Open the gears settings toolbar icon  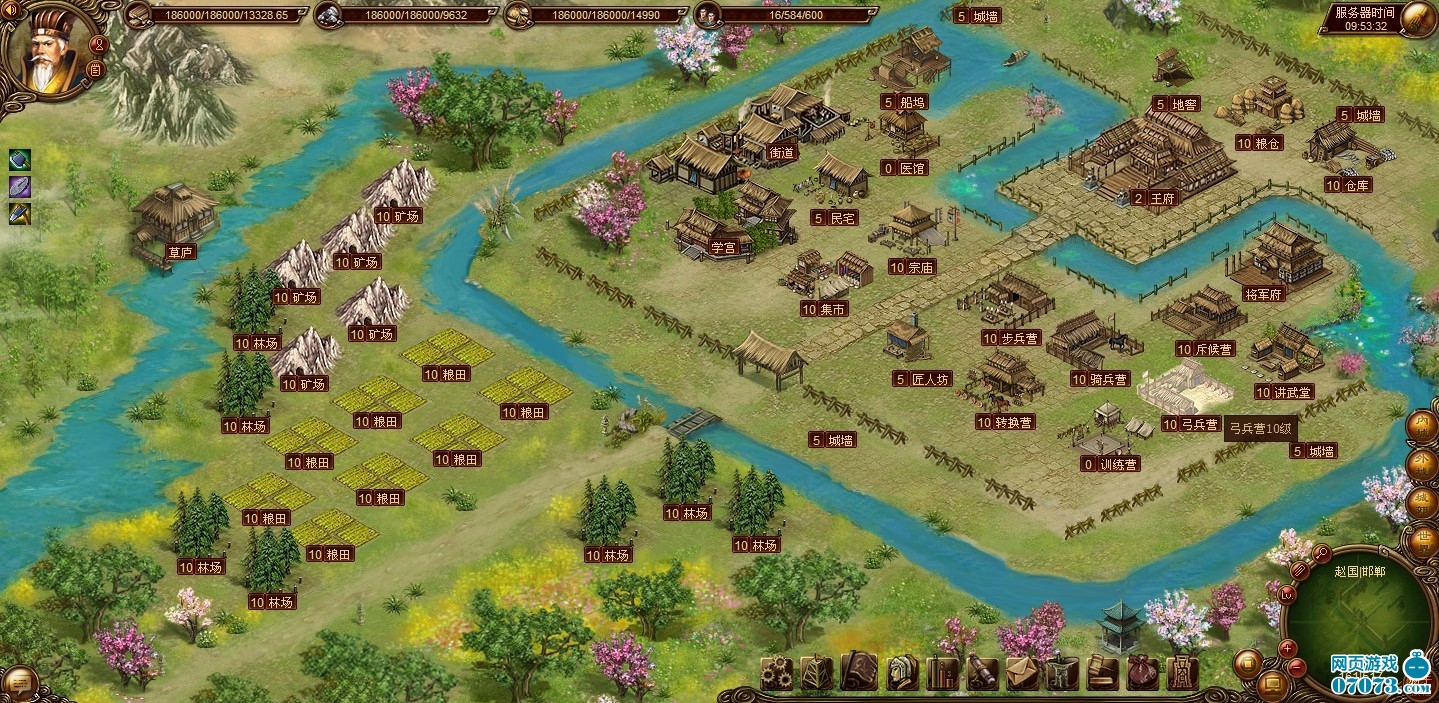[x=776, y=672]
